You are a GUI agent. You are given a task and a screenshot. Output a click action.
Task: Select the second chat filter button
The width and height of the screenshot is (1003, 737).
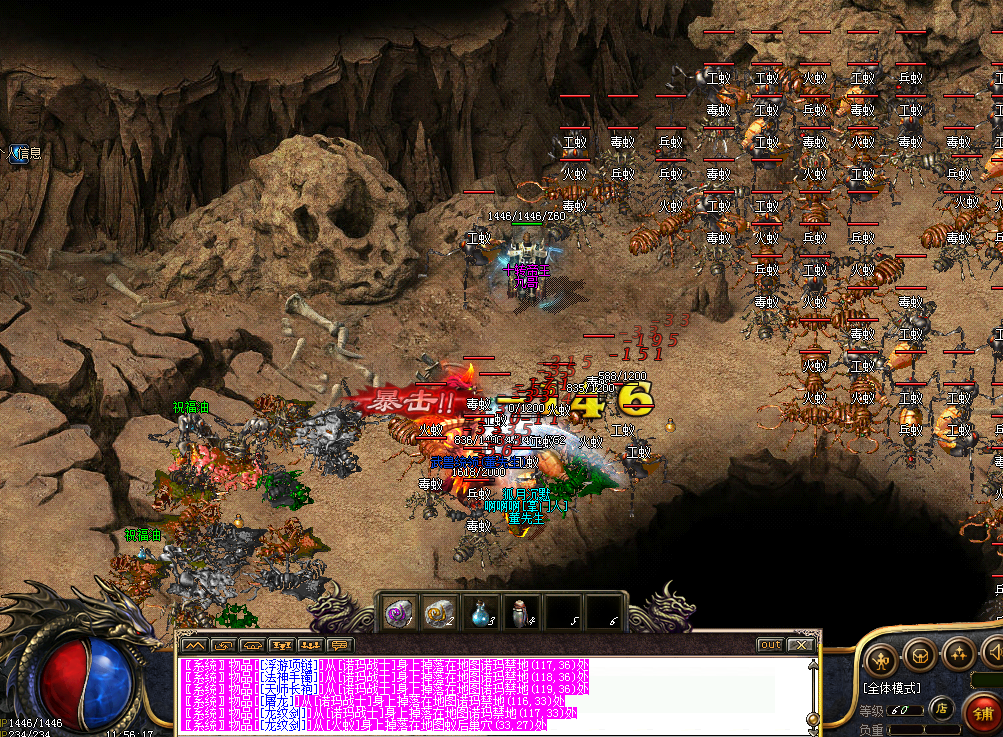point(224,645)
